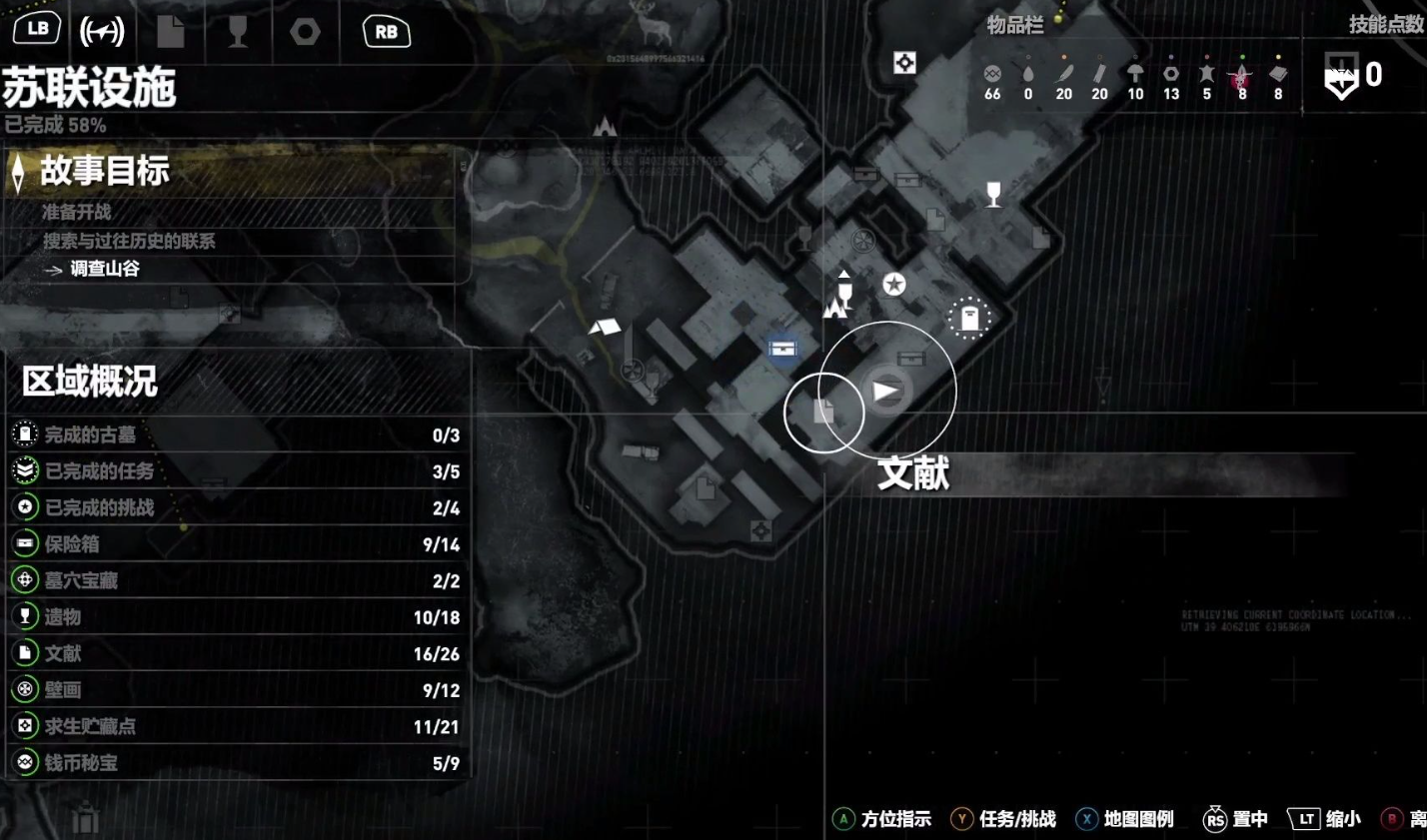Select the blue strongbox marker on the map
The width and height of the screenshot is (1427, 840).
click(783, 349)
